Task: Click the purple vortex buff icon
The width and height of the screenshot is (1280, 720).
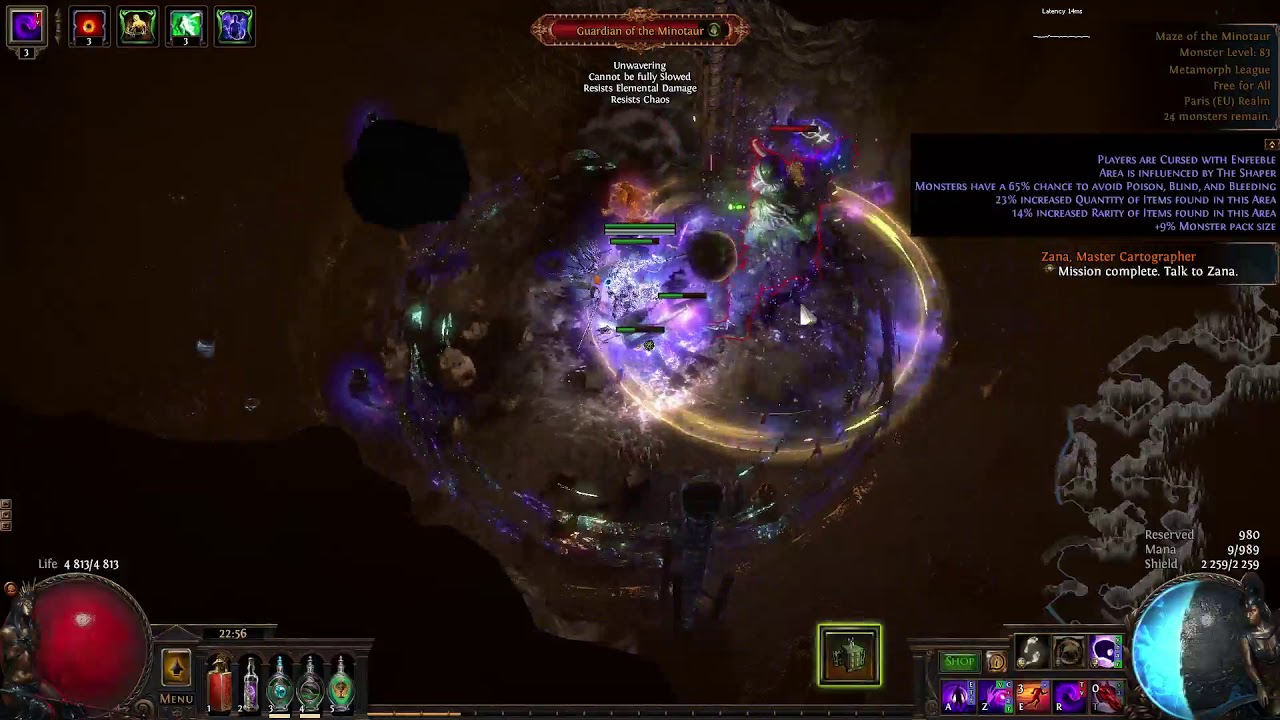Action: point(27,27)
